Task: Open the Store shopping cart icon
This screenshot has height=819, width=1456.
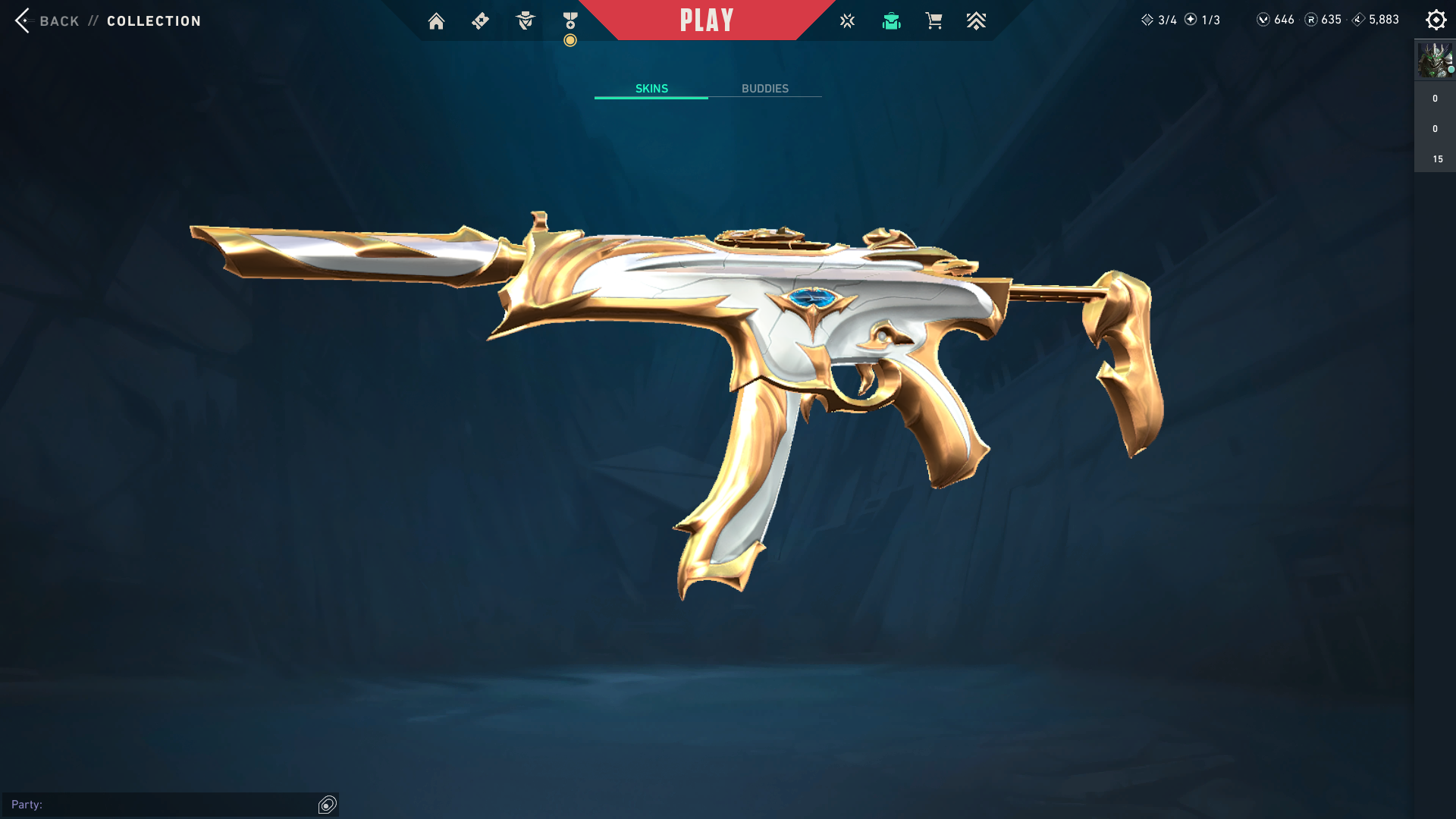Action: pyautogui.click(x=934, y=21)
